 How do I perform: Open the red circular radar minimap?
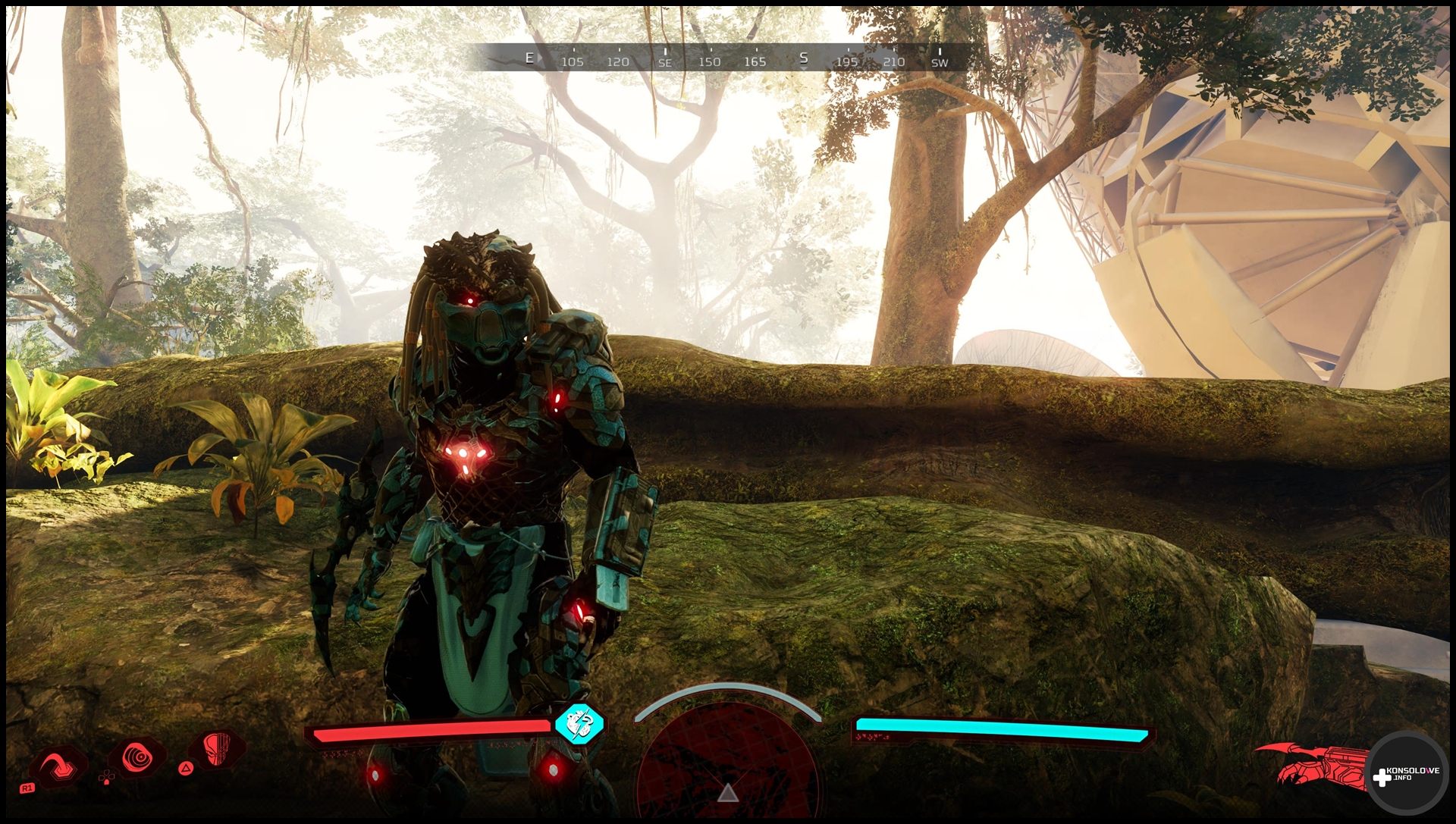point(727,762)
